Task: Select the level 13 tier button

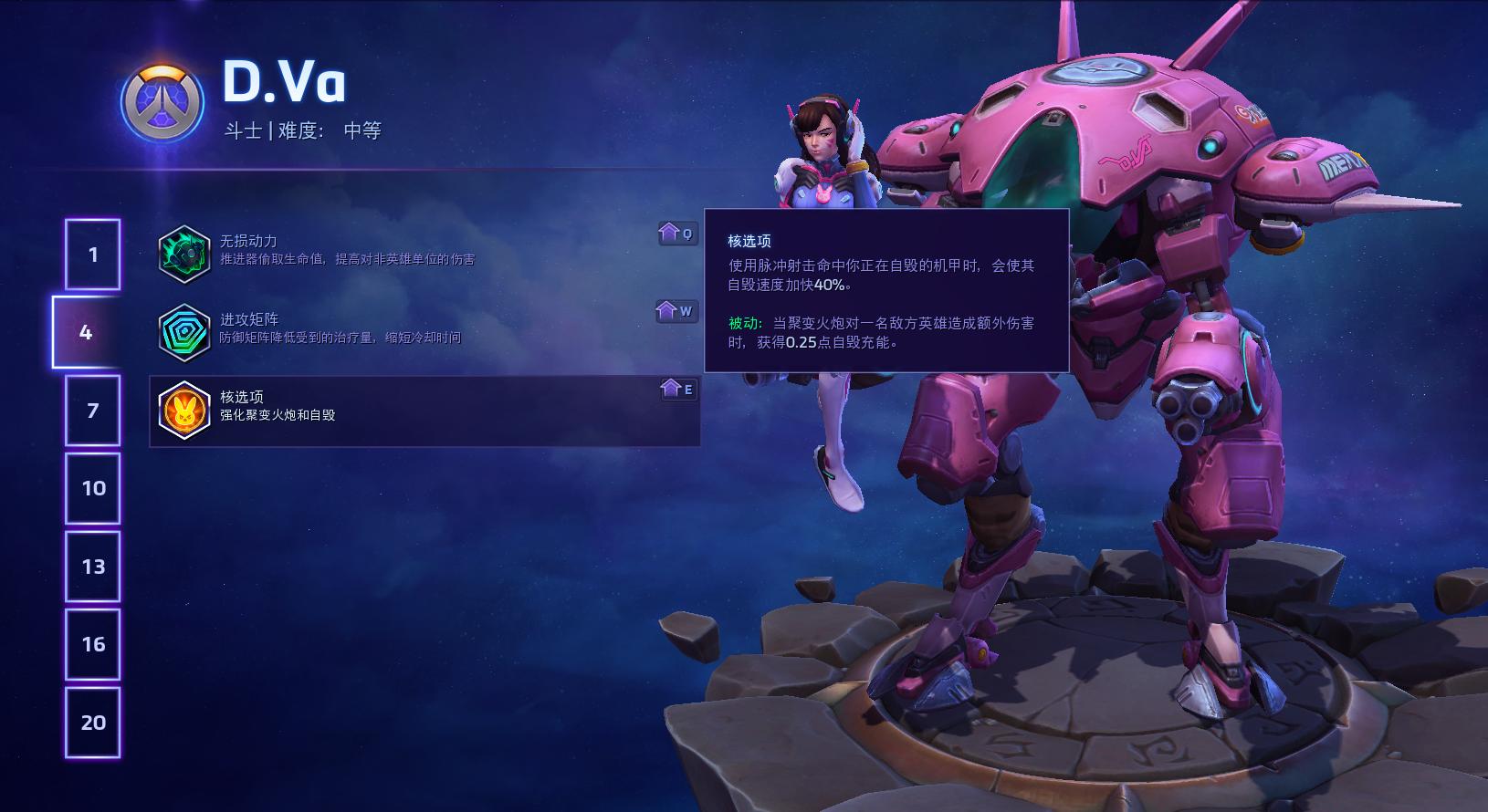Action: click(92, 566)
